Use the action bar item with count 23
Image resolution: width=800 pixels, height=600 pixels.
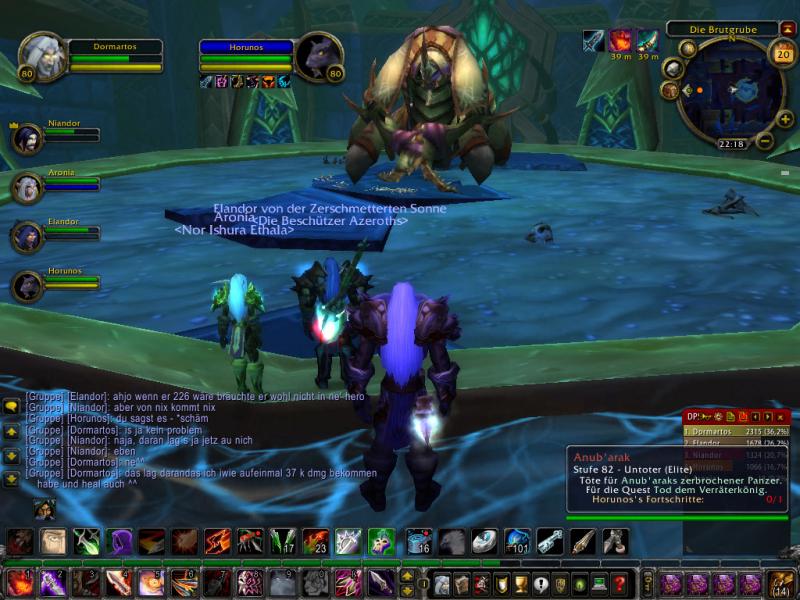click(x=315, y=542)
